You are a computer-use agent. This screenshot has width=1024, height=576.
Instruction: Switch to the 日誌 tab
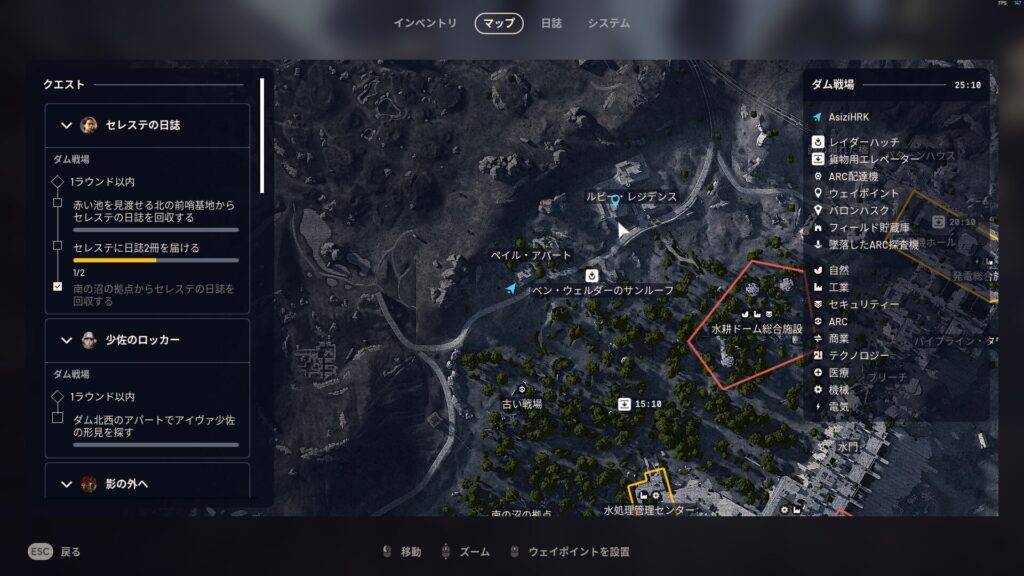[551, 23]
